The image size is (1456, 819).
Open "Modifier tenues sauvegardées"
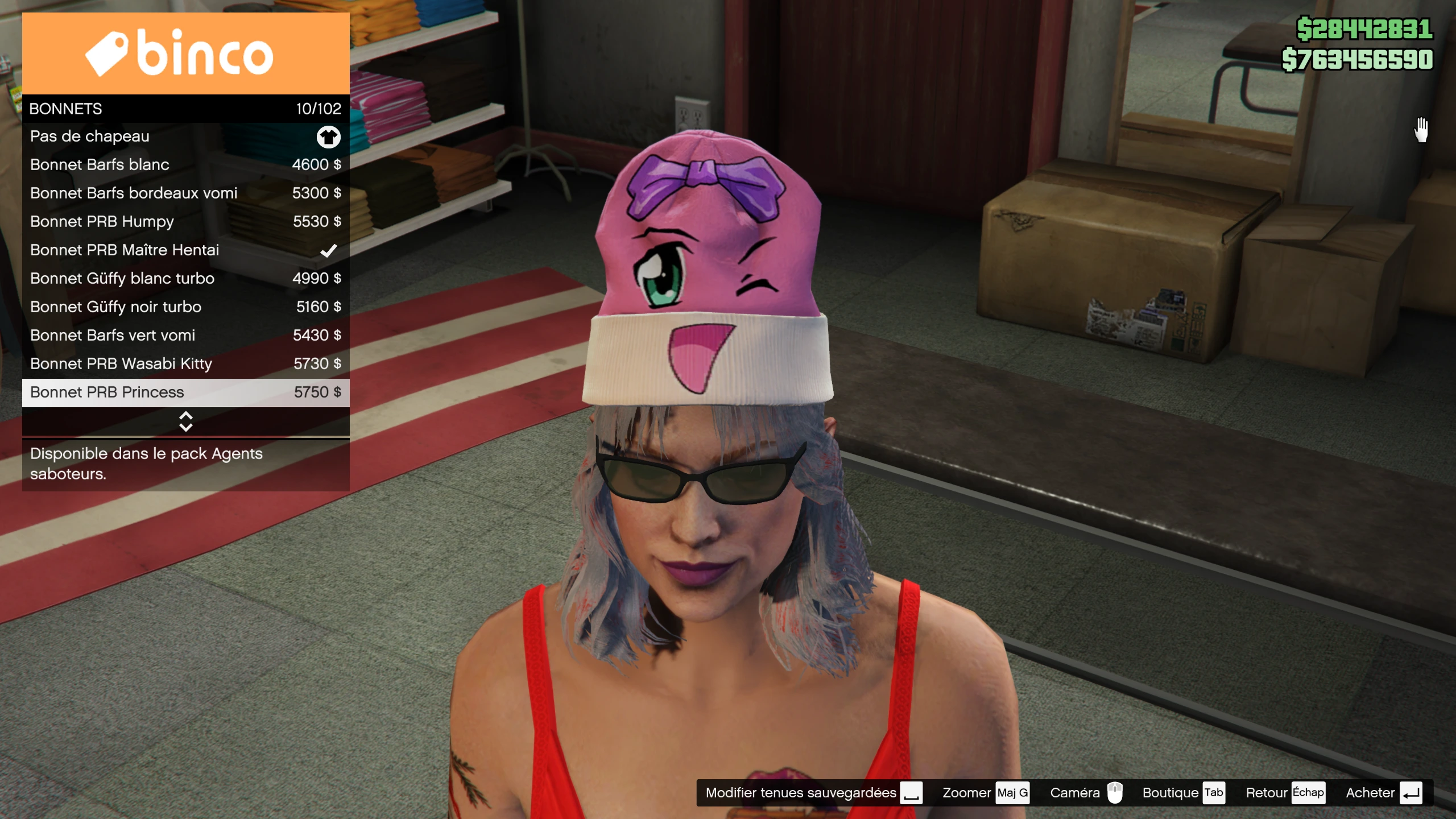813,793
